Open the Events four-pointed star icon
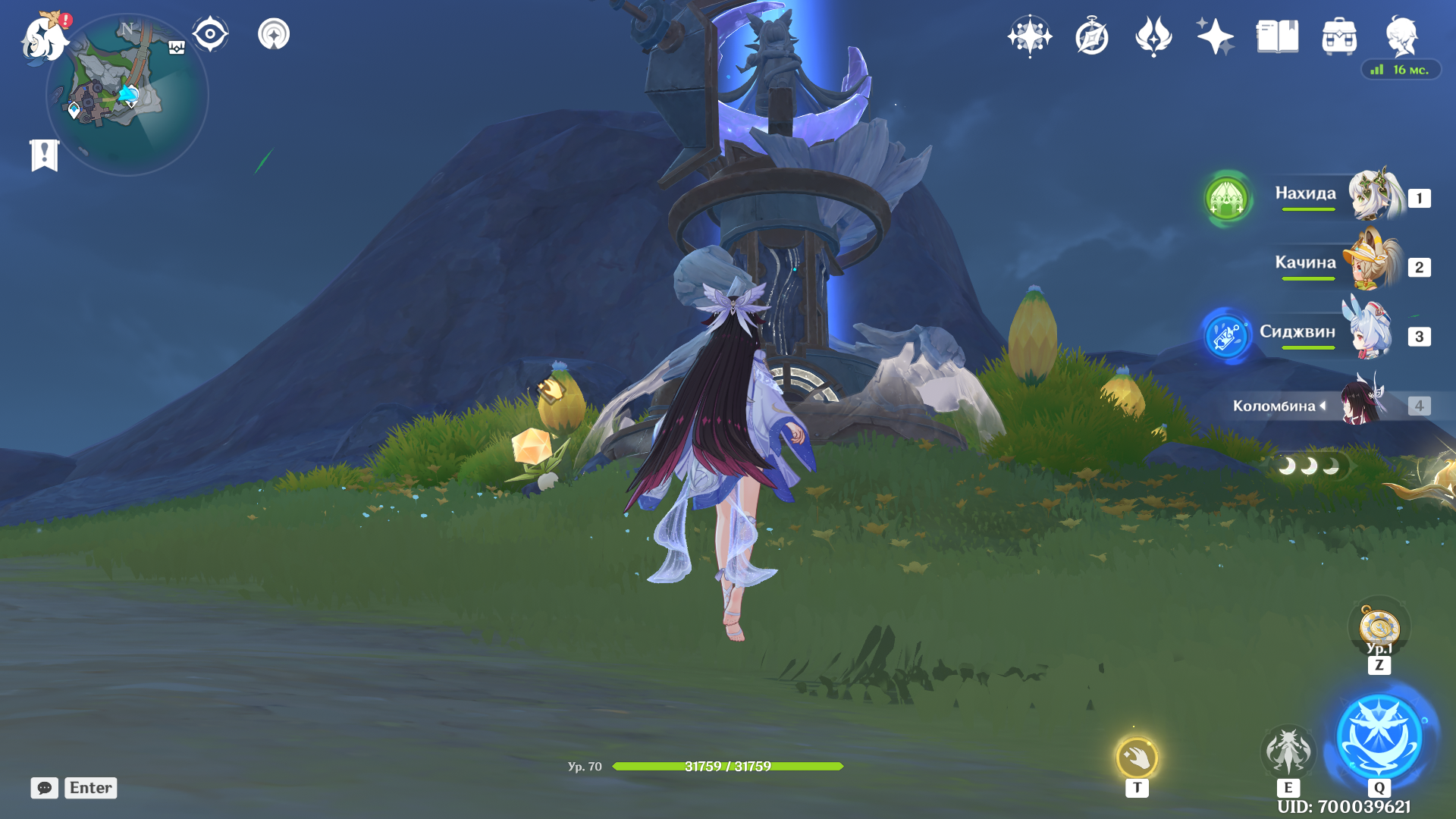This screenshot has height=819, width=1456. tap(1215, 36)
